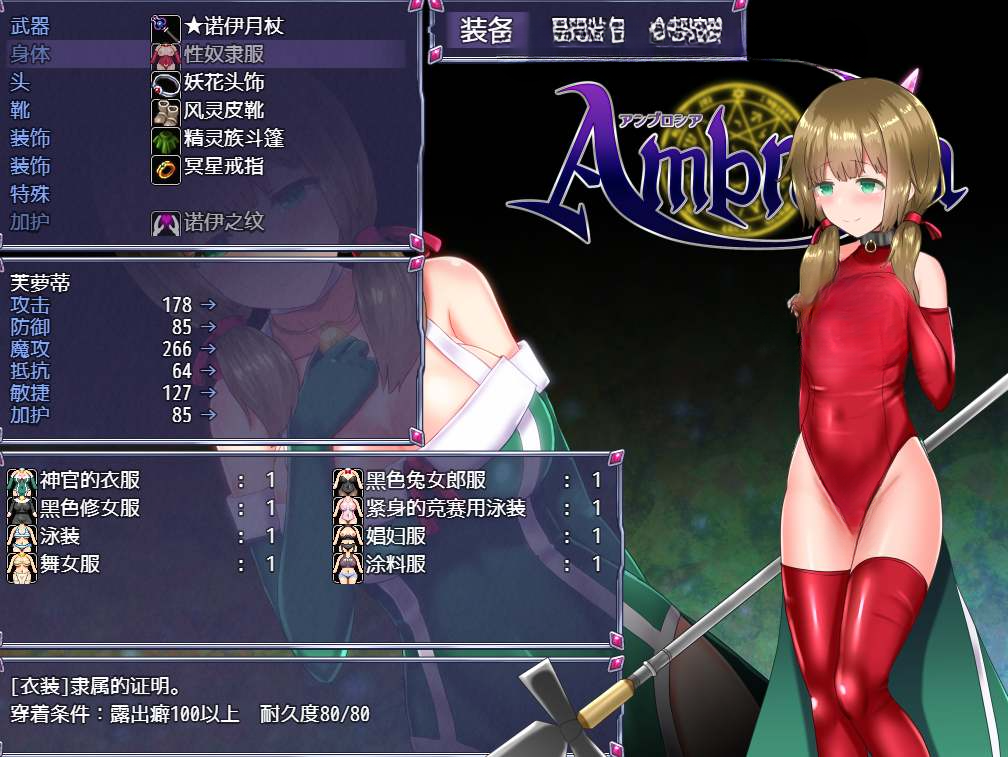1008x757 pixels.
Task: Choose the 冥星戒指 accessory slot
Action: tap(208, 166)
